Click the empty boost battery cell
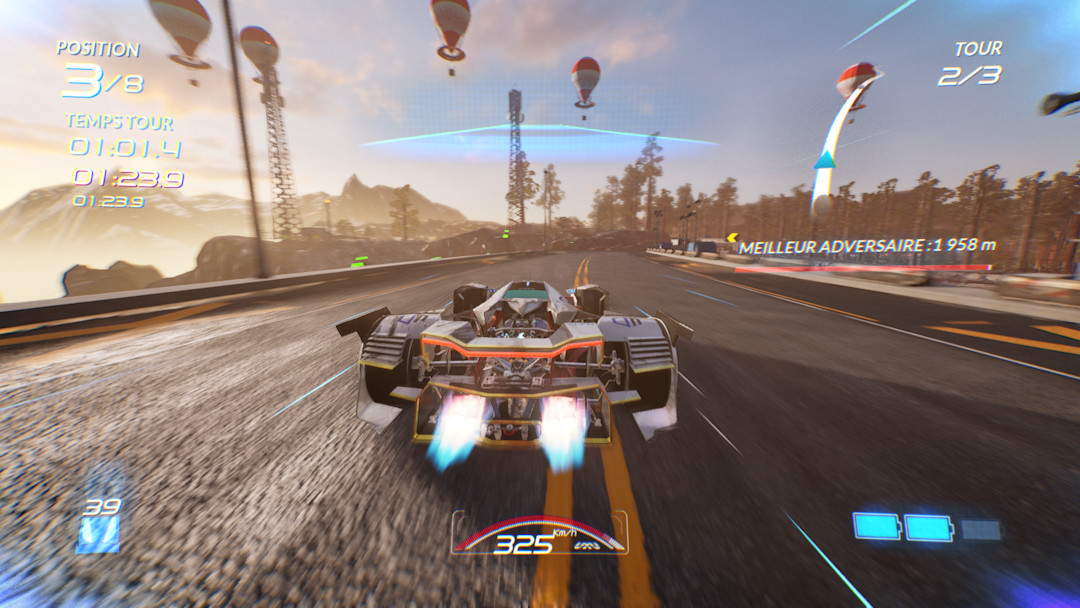The width and height of the screenshot is (1080, 608). point(981,529)
